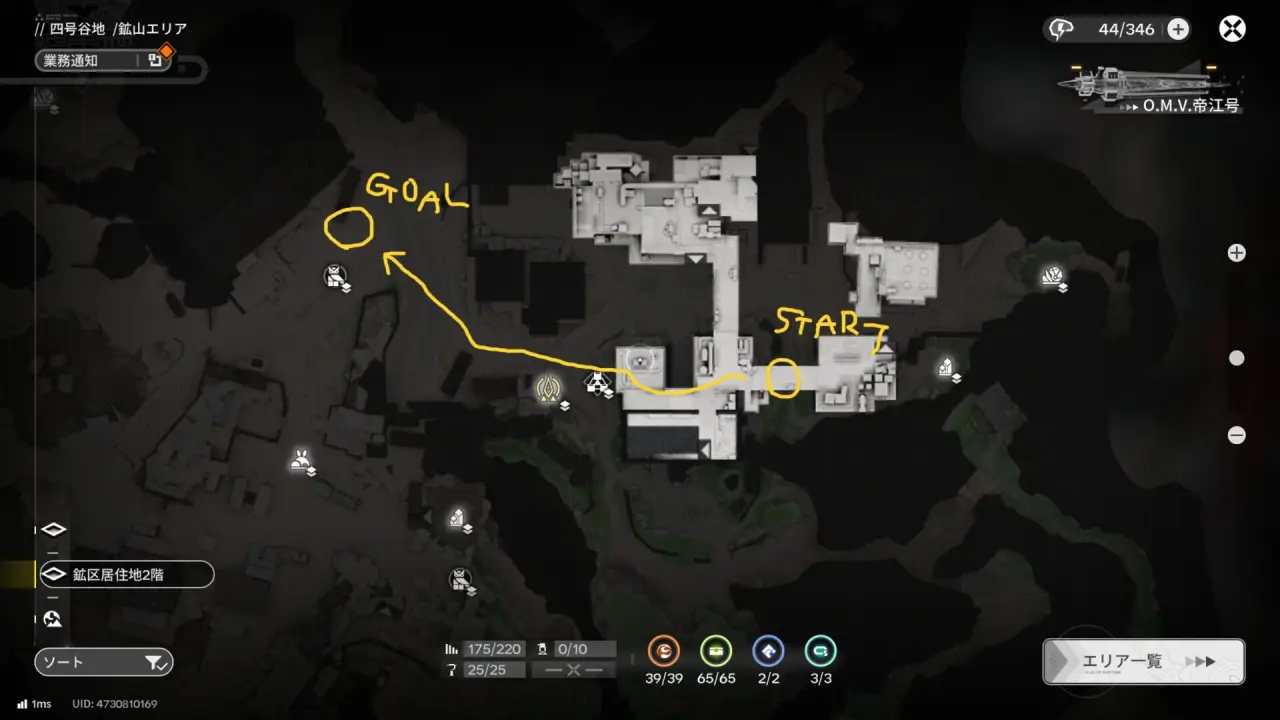
Task: Click the green chest counter showing 65/65
Action: click(x=715, y=653)
